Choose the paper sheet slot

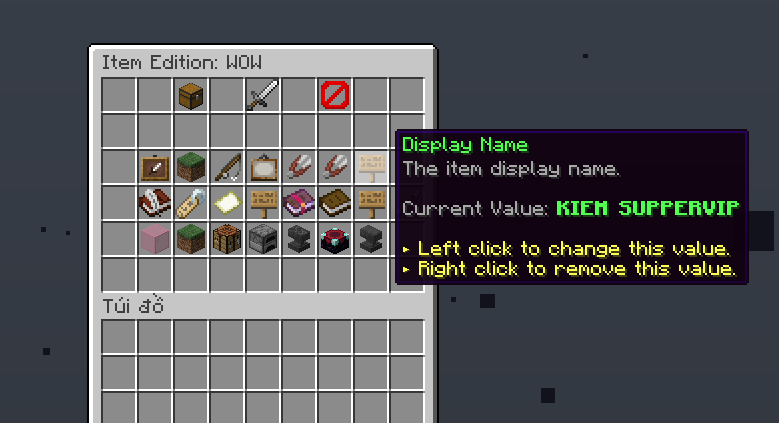coord(227,203)
